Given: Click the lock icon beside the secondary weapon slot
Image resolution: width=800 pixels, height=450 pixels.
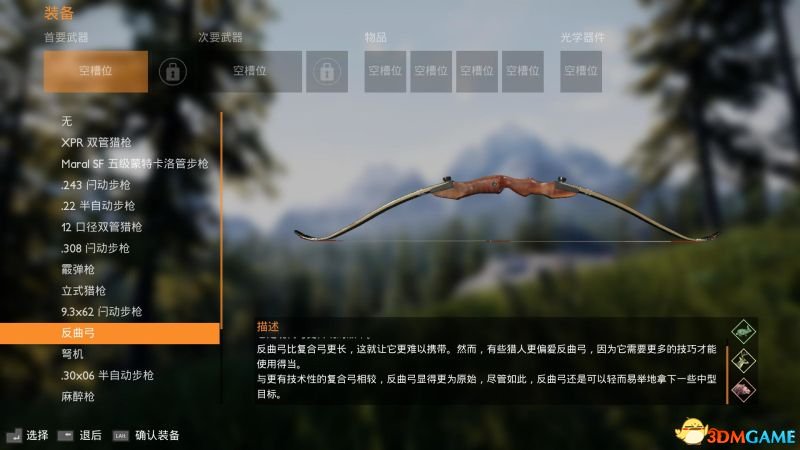Looking at the screenshot, I should click(x=326, y=71).
